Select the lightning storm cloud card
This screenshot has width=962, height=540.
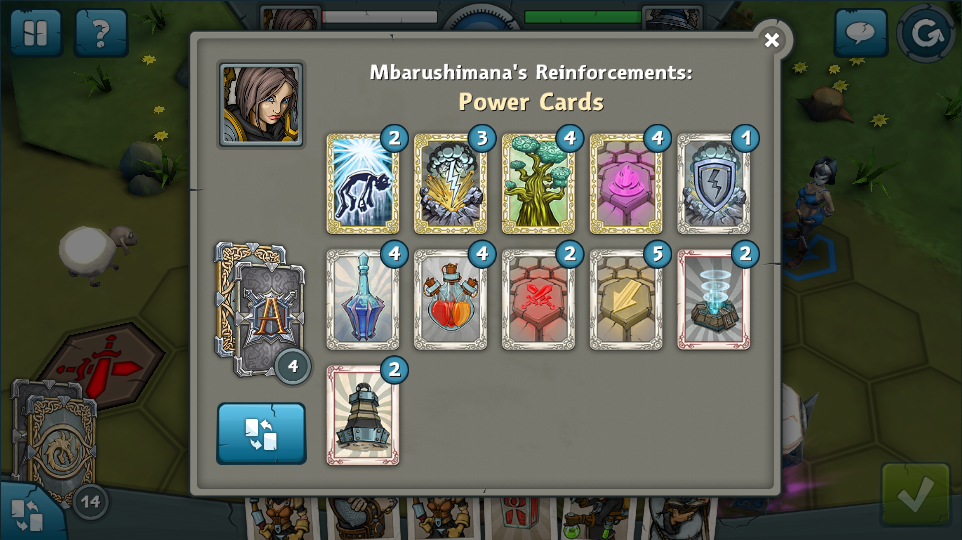click(x=450, y=184)
